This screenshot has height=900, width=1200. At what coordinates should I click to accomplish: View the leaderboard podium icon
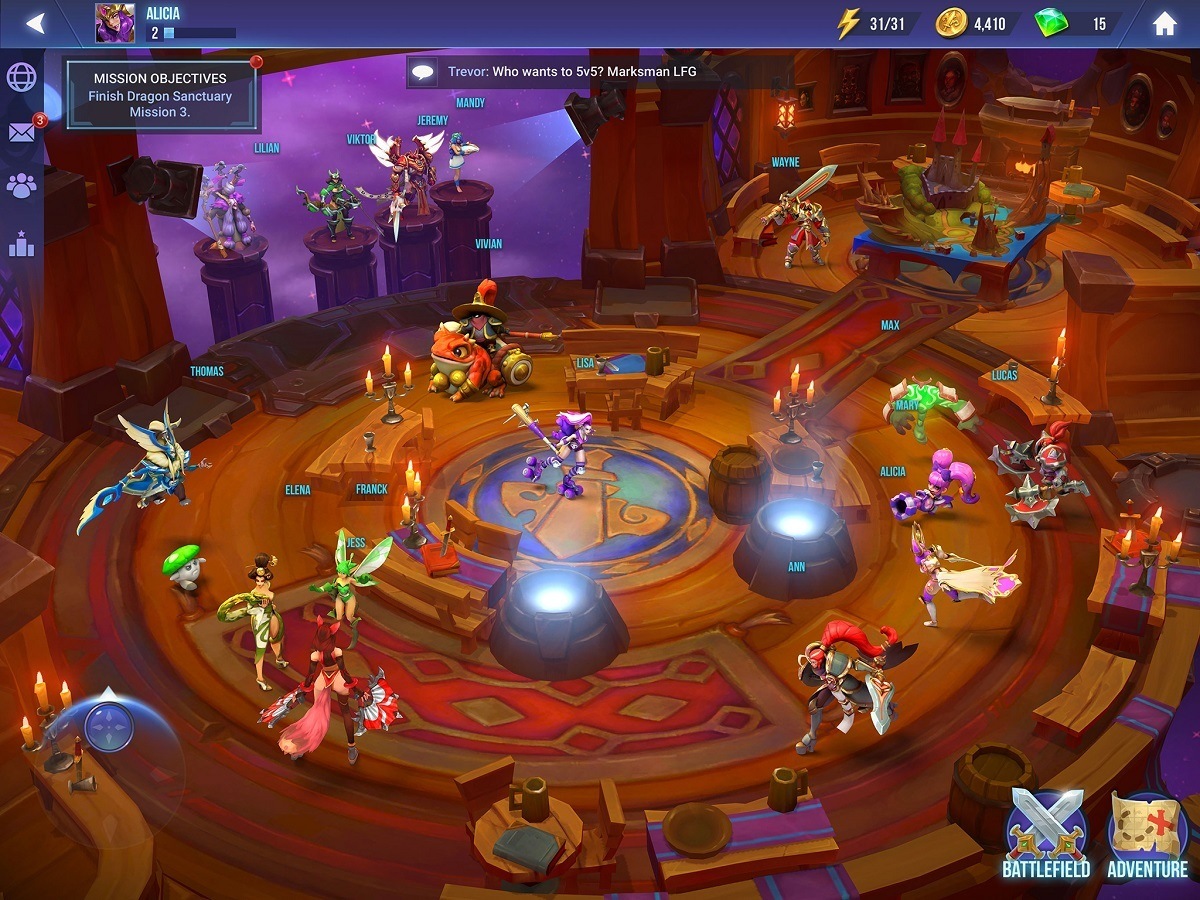pyautogui.click(x=21, y=242)
